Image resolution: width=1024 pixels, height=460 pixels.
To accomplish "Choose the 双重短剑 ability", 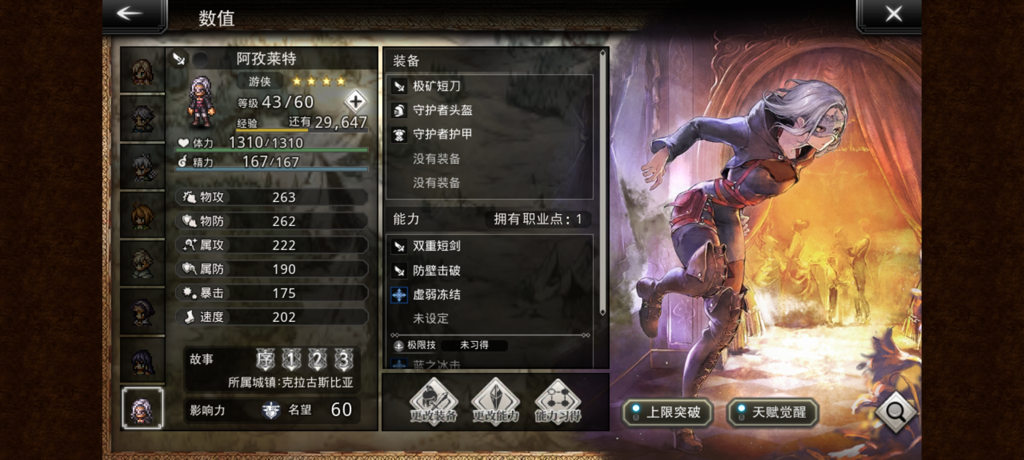I will pos(490,246).
